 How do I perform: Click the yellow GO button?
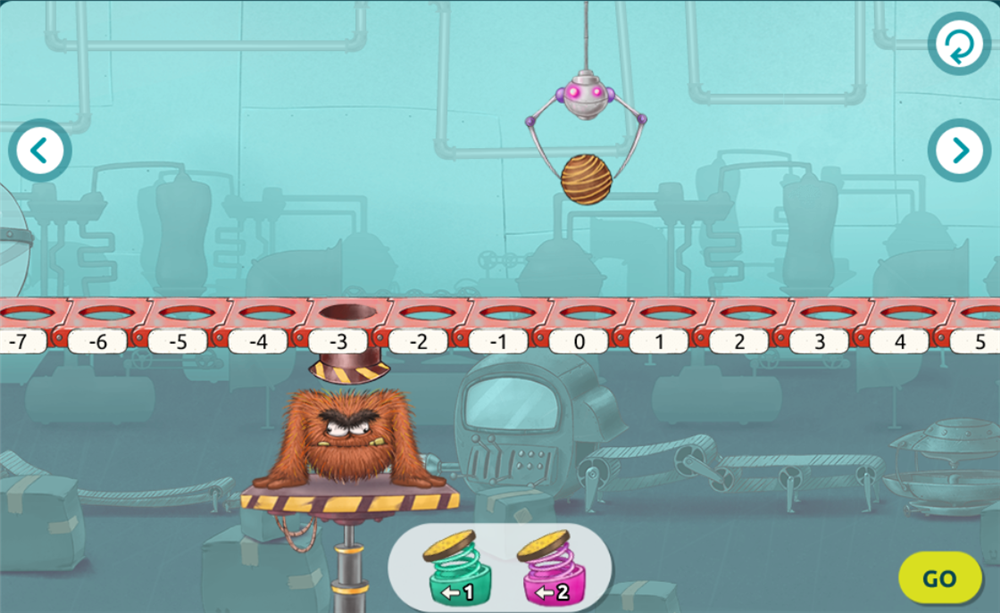tap(939, 578)
